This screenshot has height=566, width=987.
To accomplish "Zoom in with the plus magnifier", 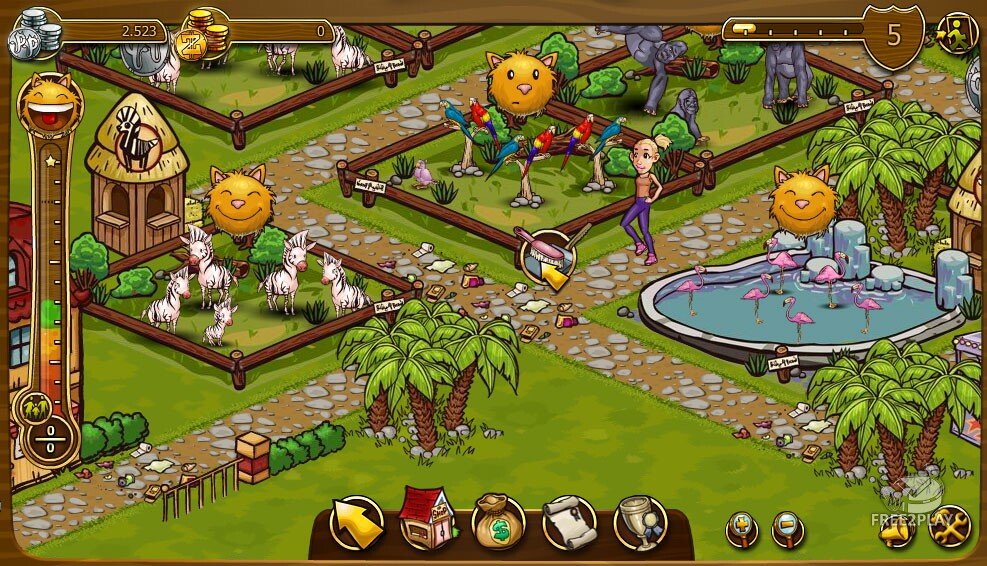I will [742, 528].
